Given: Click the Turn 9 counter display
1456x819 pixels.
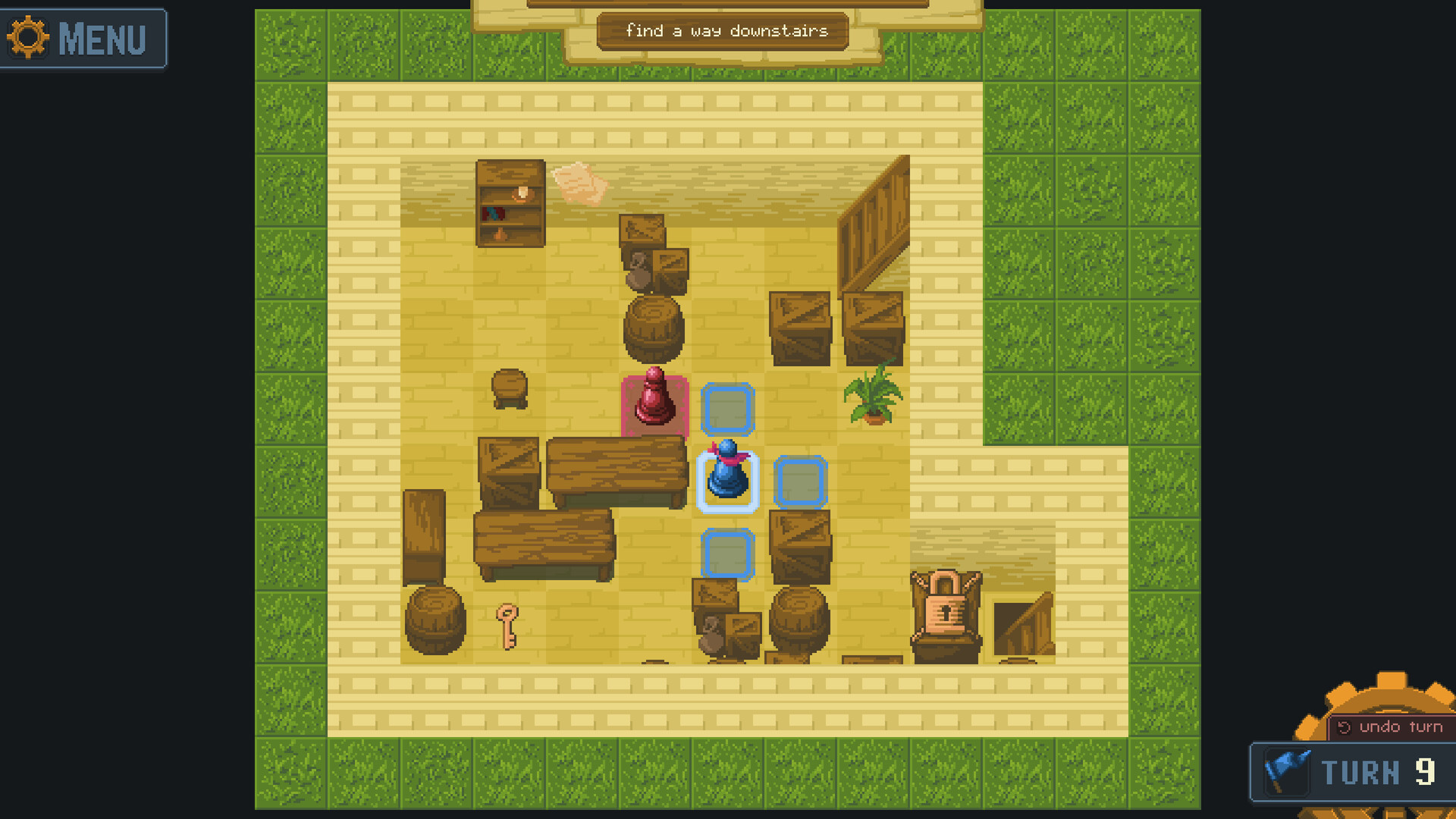Looking at the screenshot, I should pos(1380,772).
